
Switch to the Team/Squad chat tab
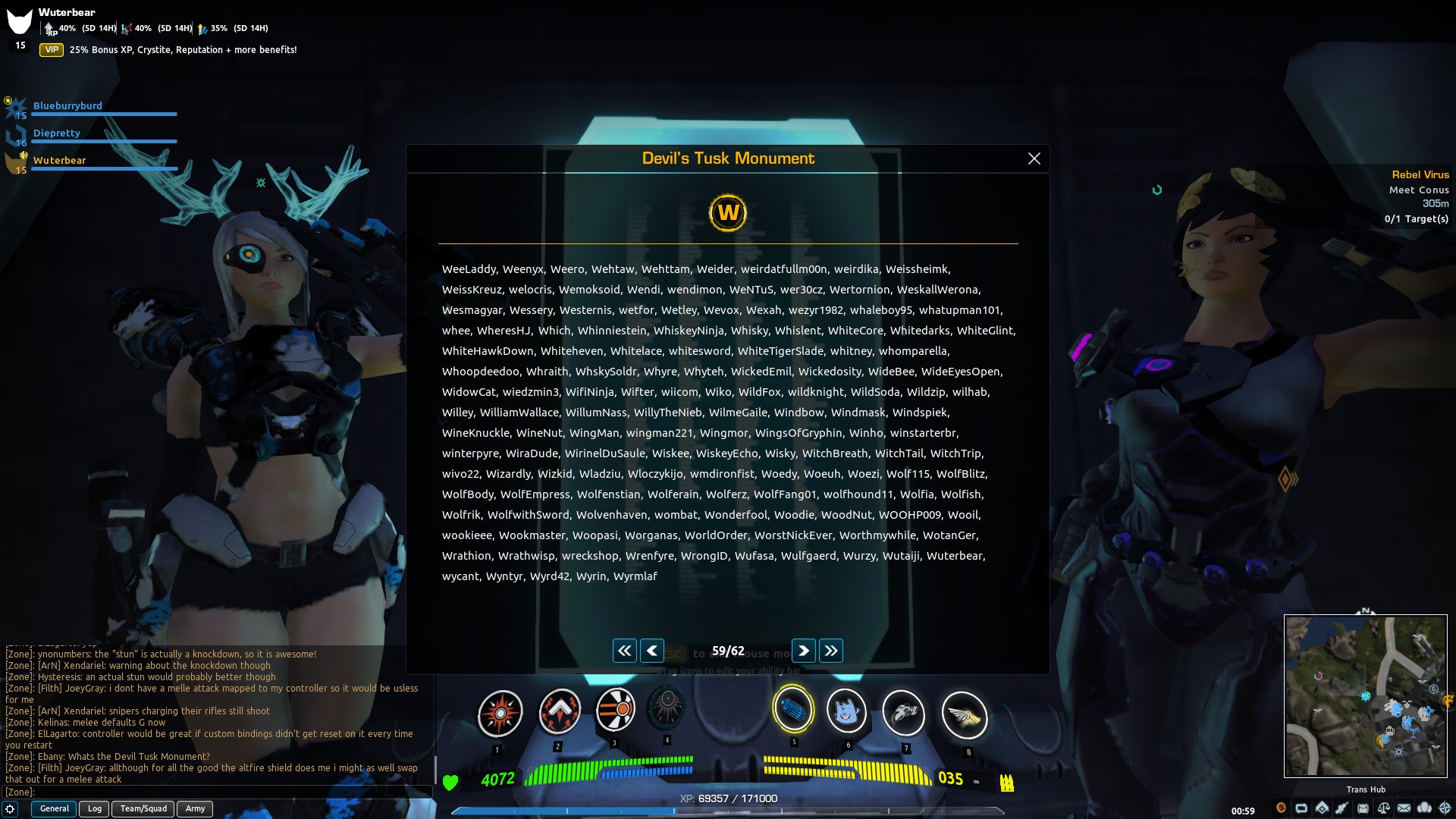[x=143, y=808]
